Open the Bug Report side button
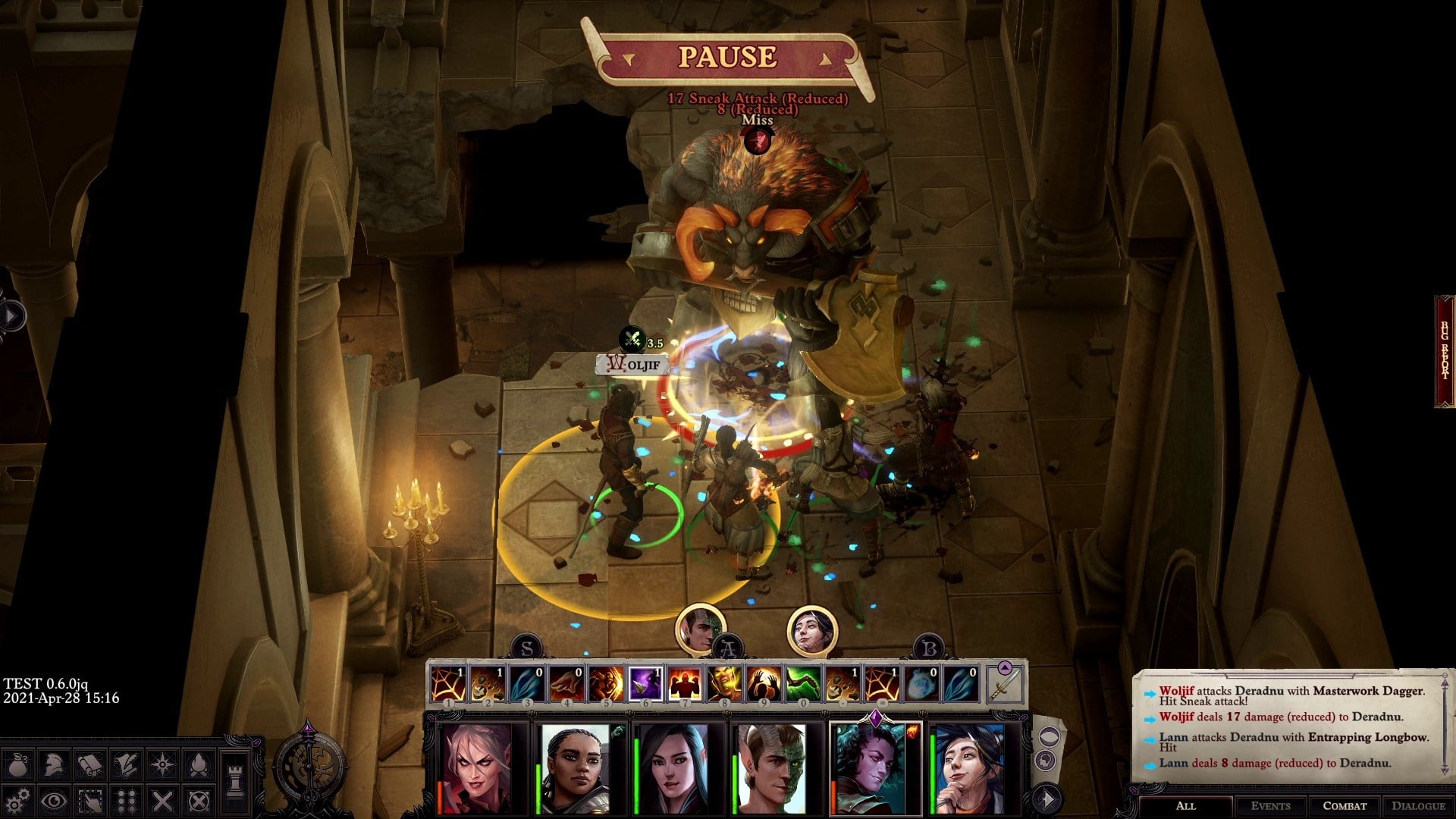This screenshot has height=819, width=1456. point(1445,351)
